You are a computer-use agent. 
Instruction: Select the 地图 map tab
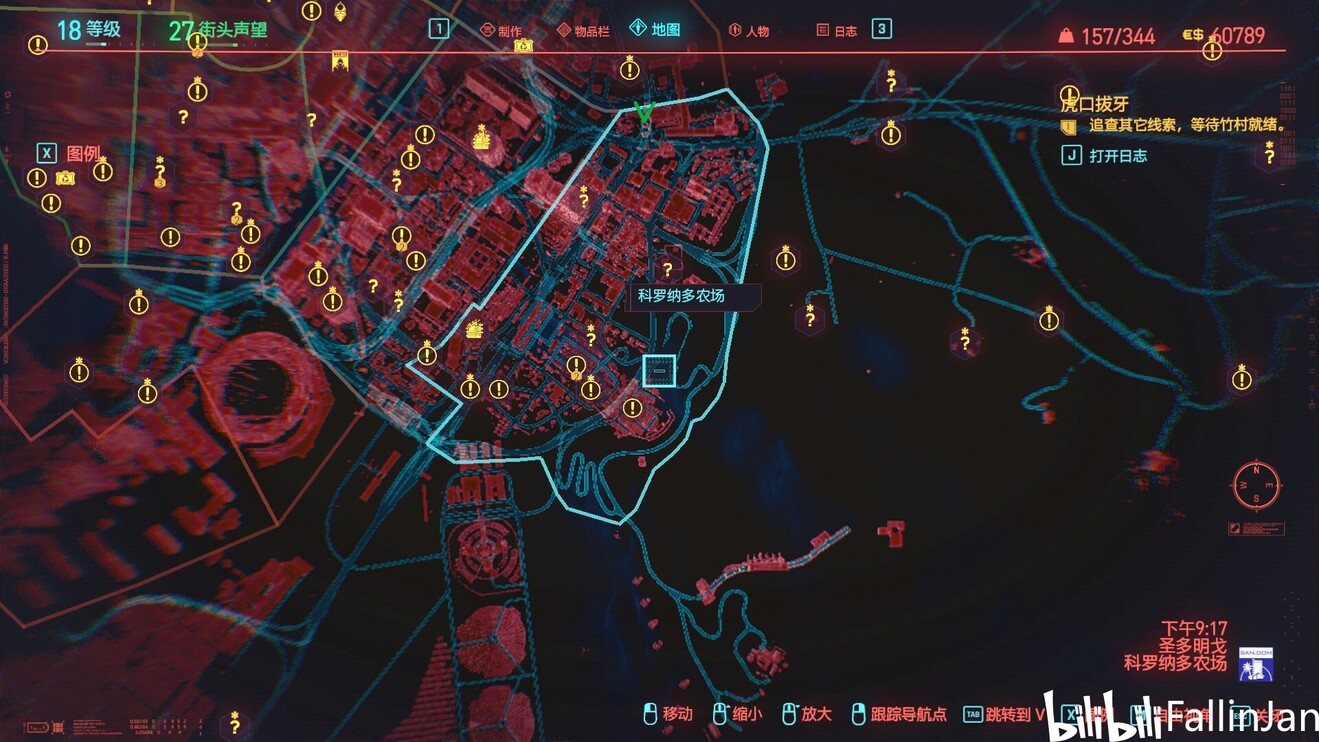(655, 29)
